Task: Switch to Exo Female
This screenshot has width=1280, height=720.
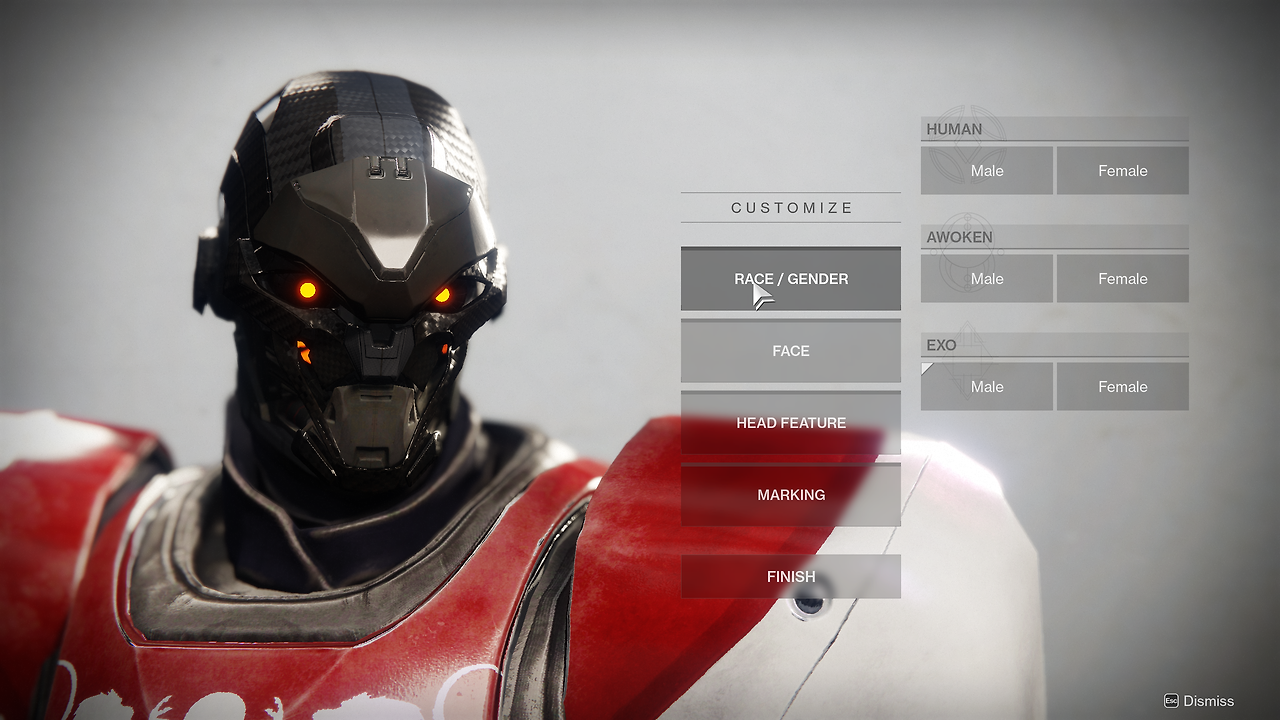Action: tap(1122, 387)
